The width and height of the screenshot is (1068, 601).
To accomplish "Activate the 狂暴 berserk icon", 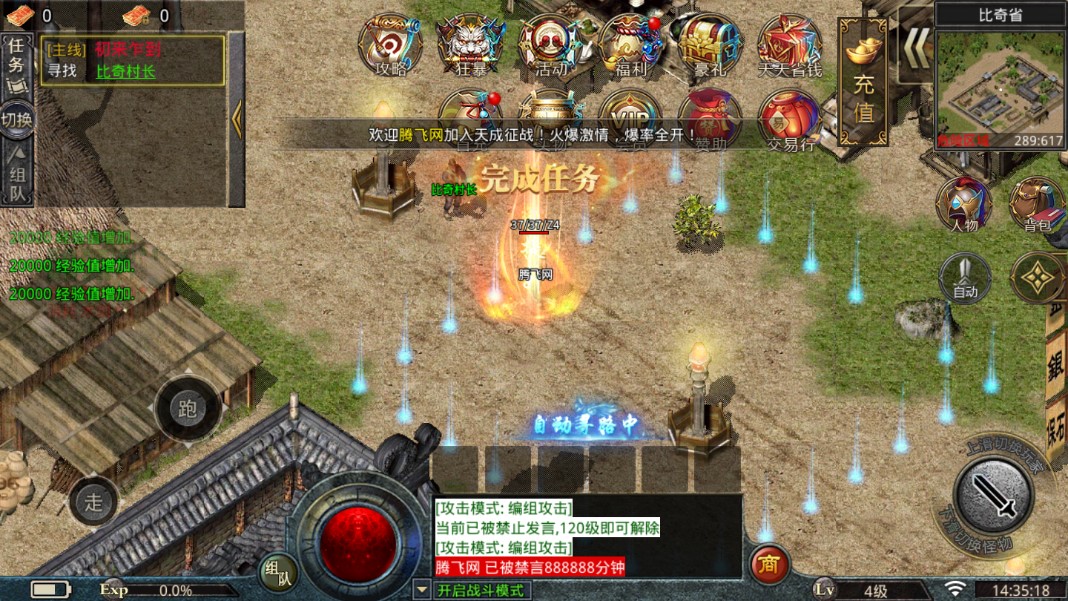I will (469, 43).
